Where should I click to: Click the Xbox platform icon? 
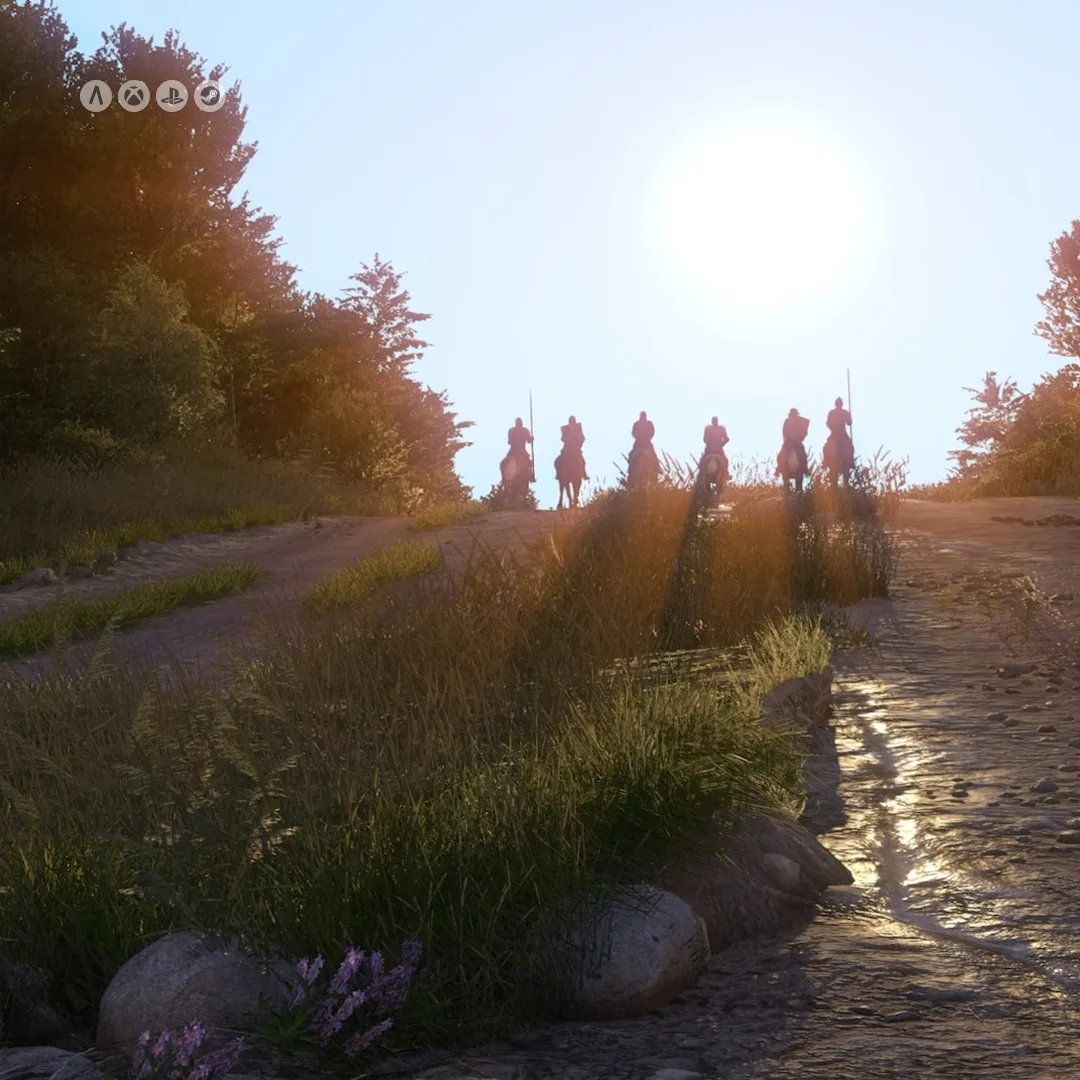(134, 96)
